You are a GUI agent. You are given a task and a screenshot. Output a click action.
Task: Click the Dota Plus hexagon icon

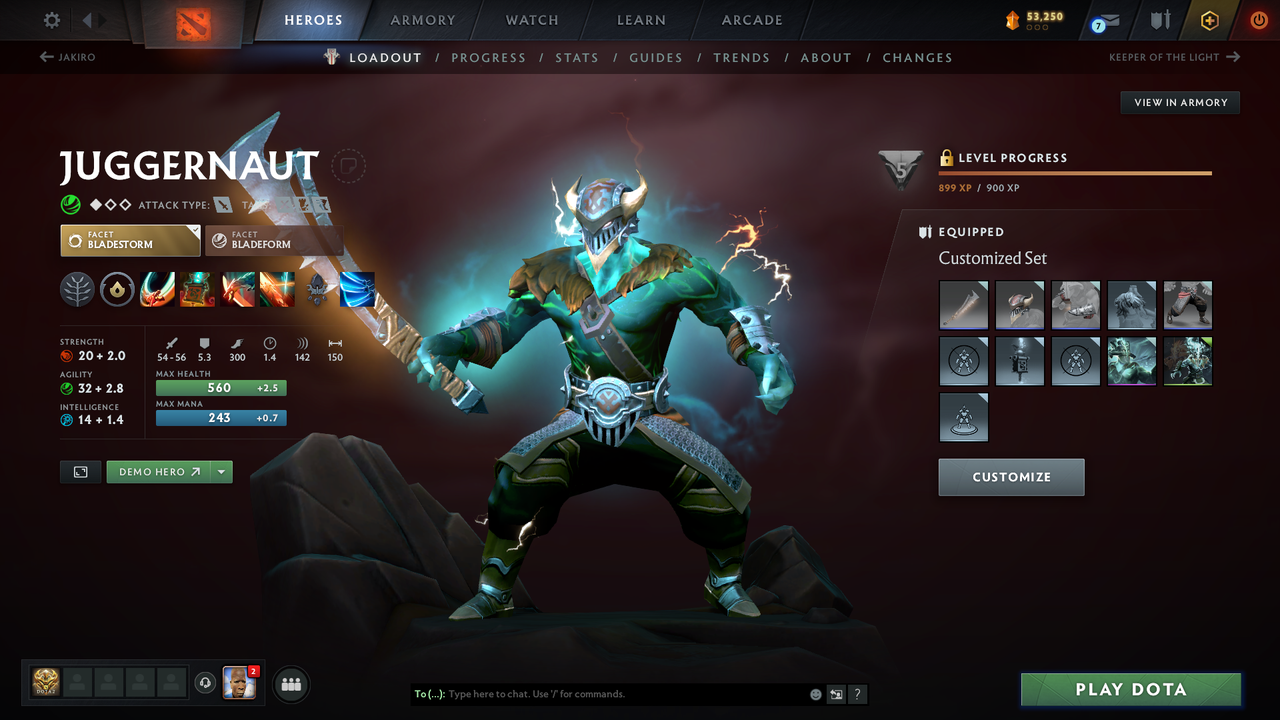pos(1209,19)
